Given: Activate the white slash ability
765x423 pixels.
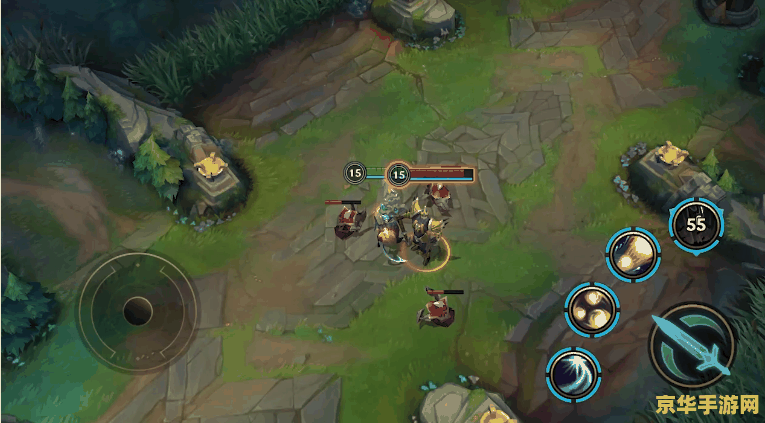Looking at the screenshot, I should pyautogui.click(x=574, y=375).
